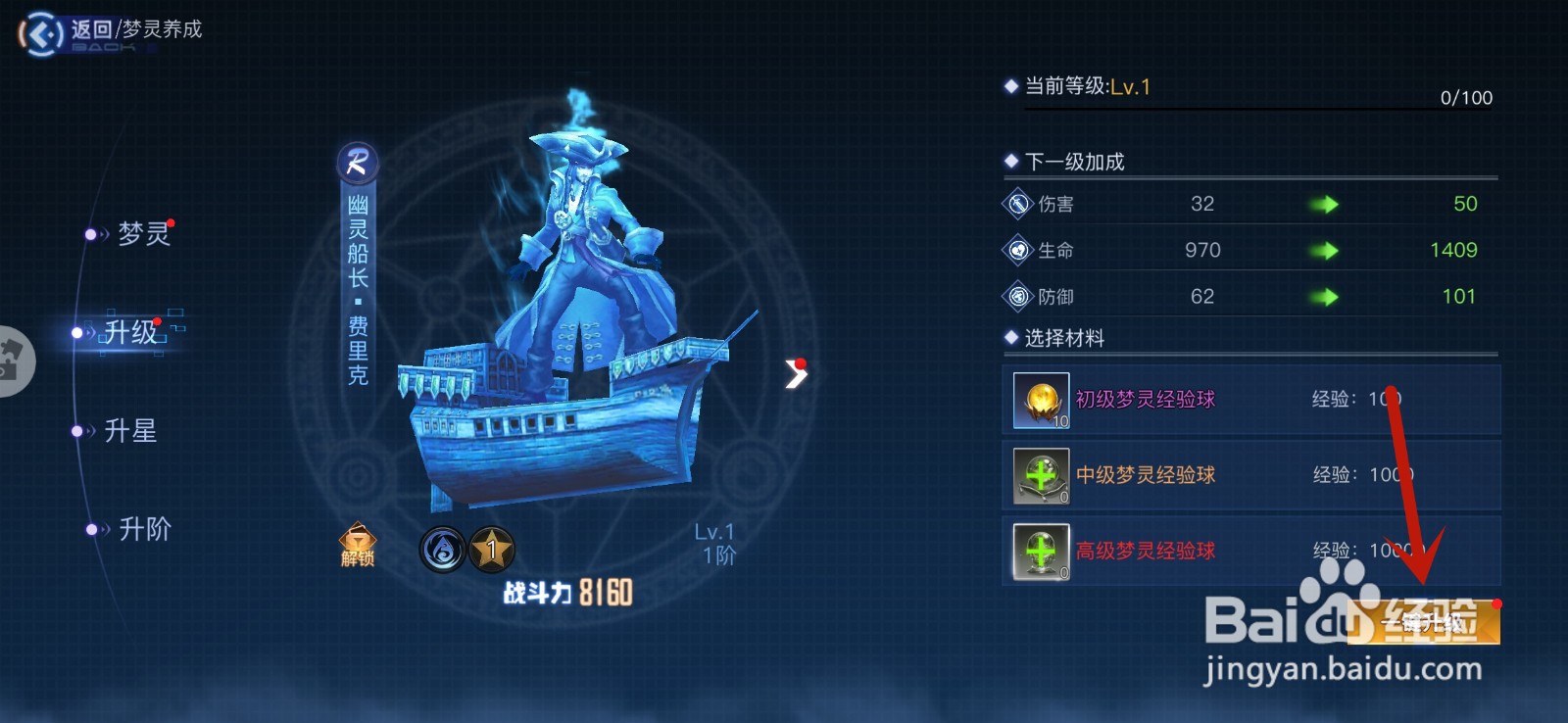Switch to the 升星 tab
Image resolution: width=1568 pixels, height=723 pixels.
[132, 431]
